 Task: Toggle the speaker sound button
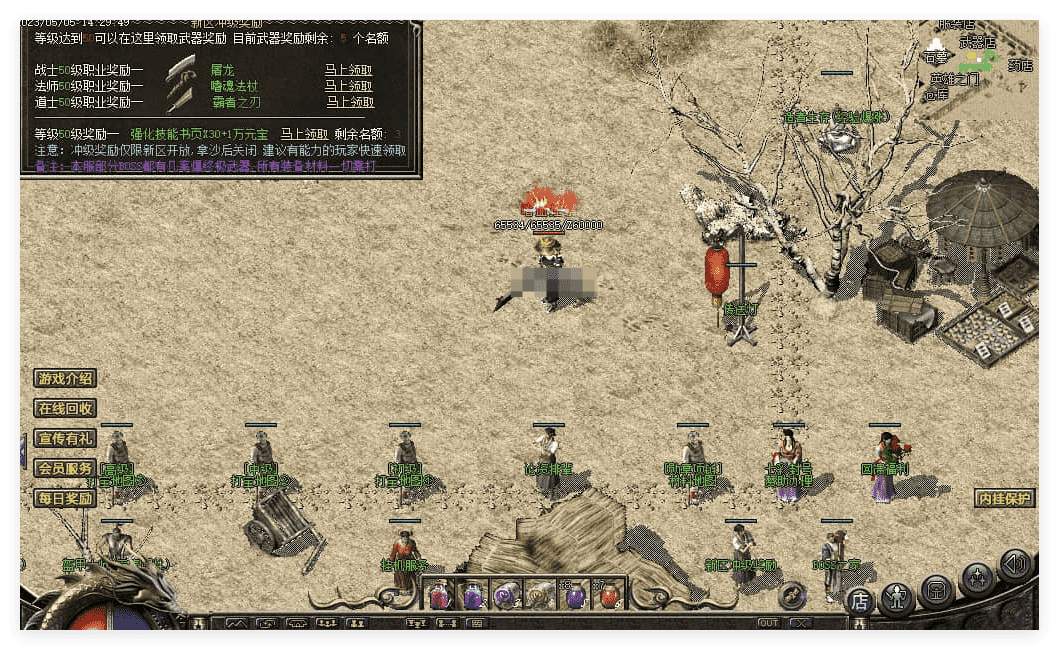coord(1015,565)
